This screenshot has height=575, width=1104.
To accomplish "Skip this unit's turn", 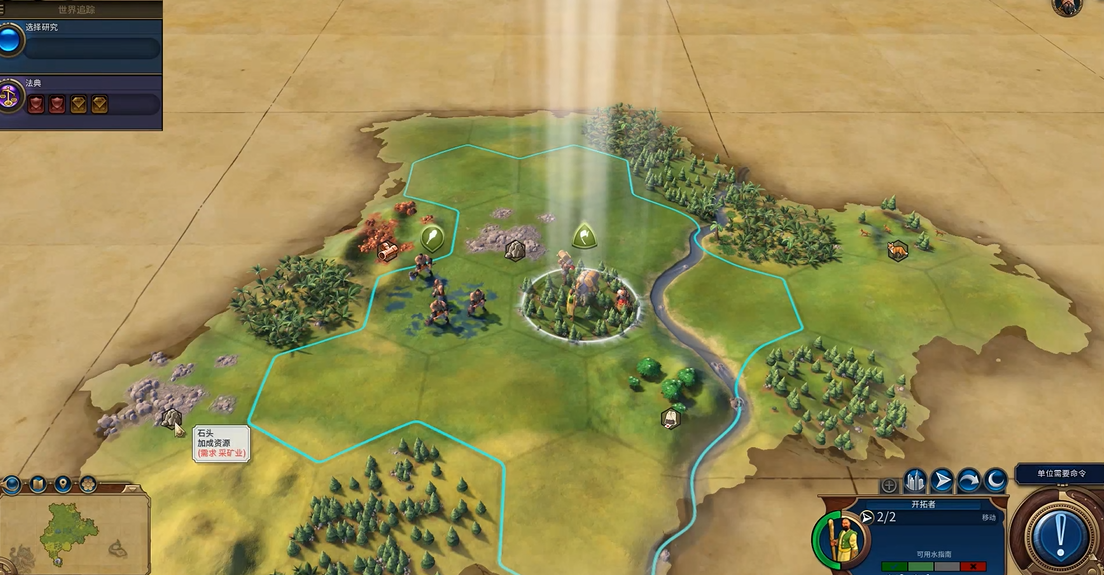I will (x=969, y=481).
